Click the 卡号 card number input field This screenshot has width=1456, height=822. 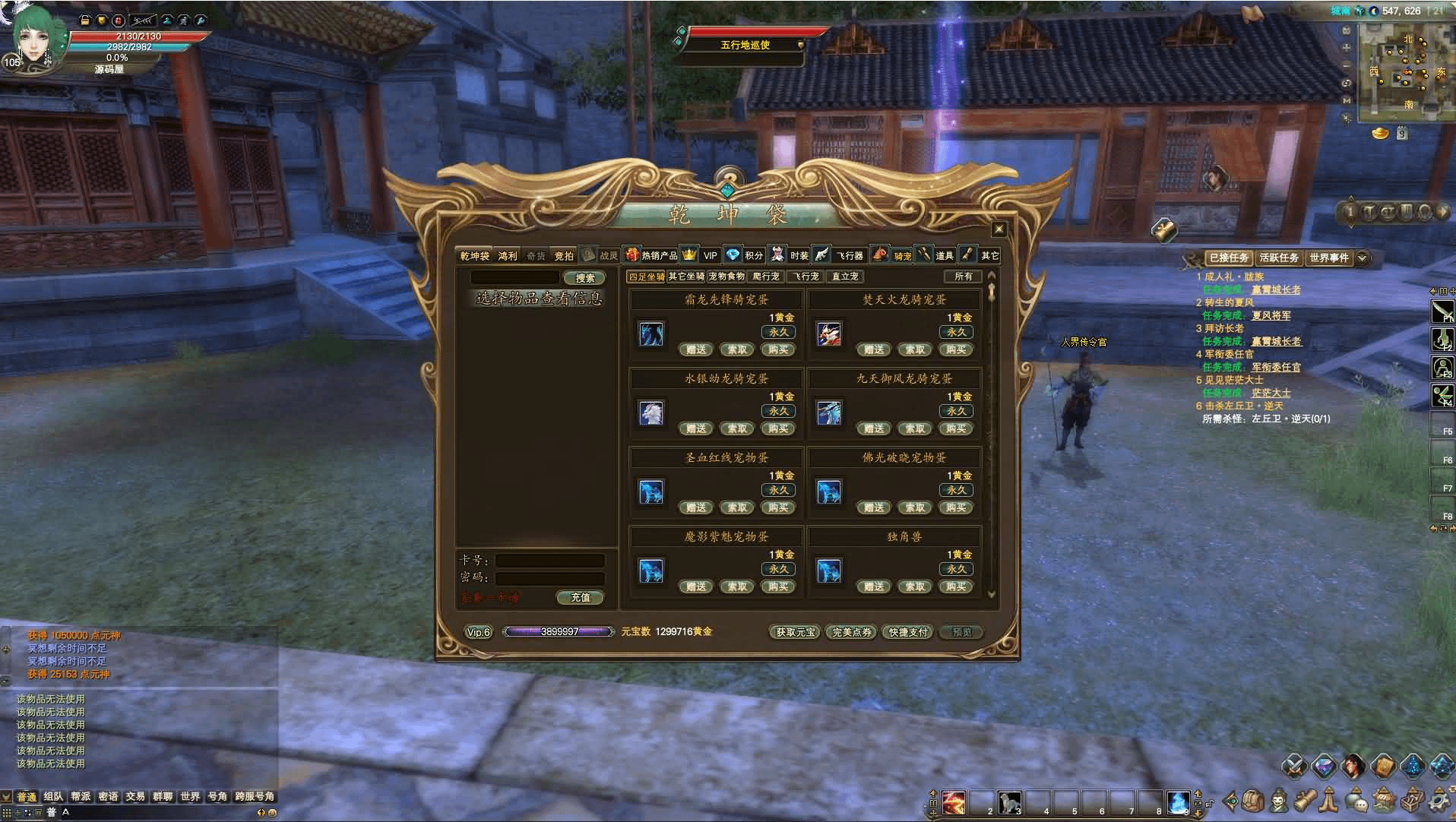click(x=549, y=561)
